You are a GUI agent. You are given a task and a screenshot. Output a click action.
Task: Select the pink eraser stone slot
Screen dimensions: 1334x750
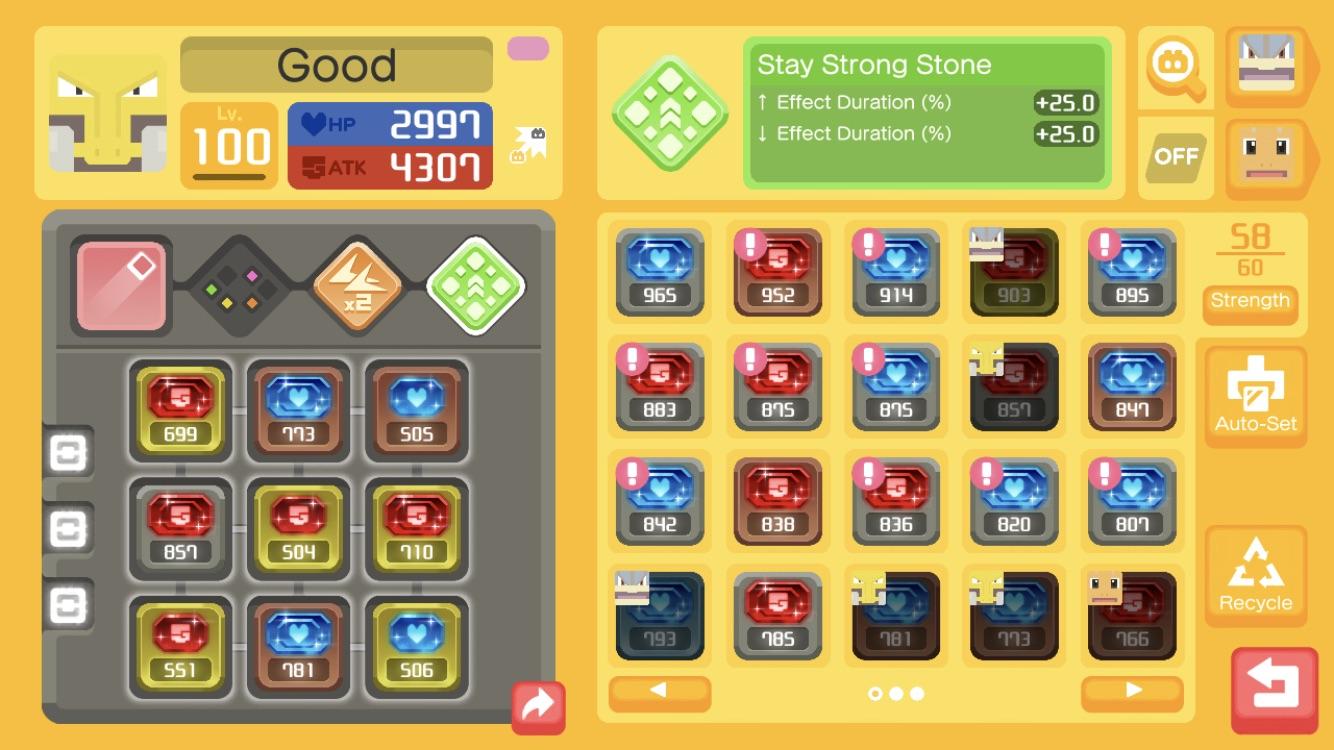(x=122, y=284)
